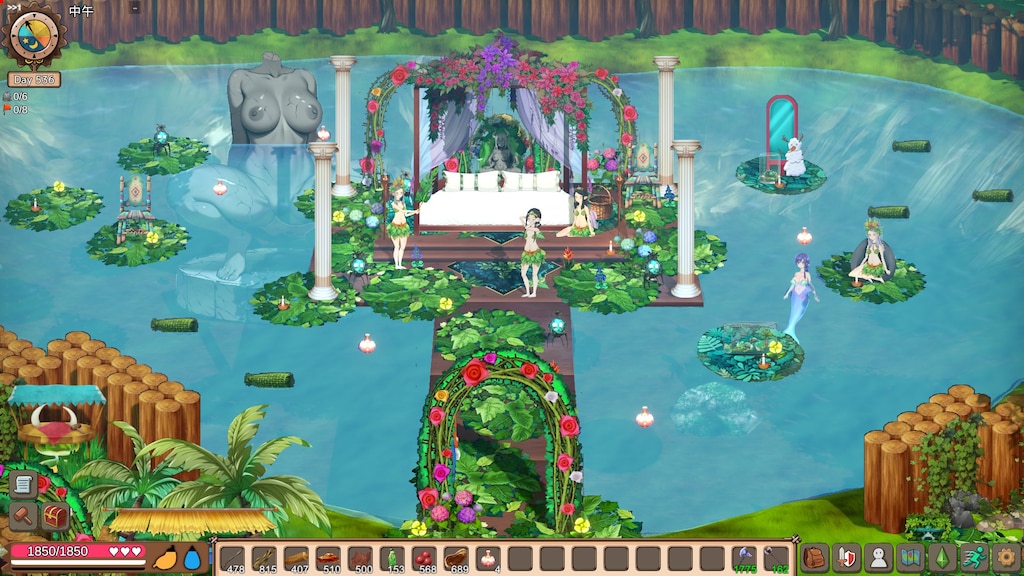The height and width of the screenshot is (576, 1024).
Task: Select the red berries hotbar slot
Action: point(424,559)
